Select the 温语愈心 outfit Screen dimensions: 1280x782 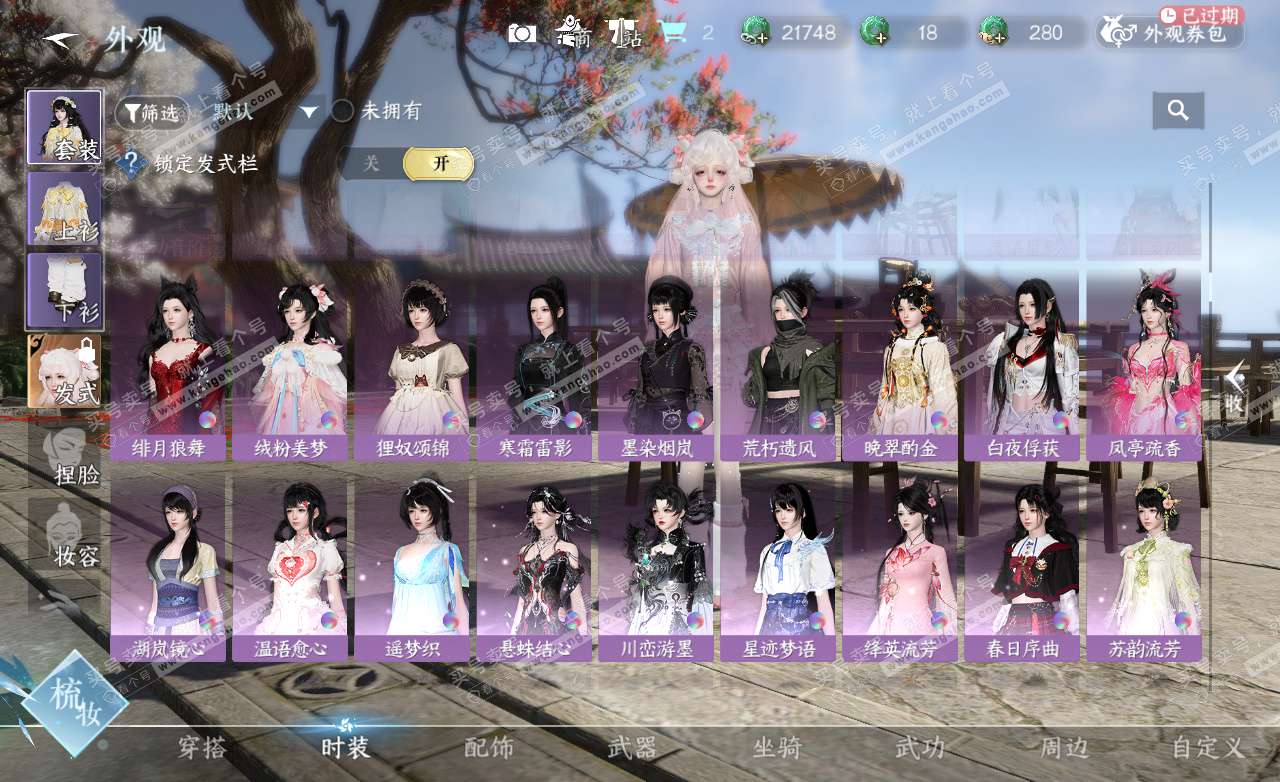coord(290,568)
